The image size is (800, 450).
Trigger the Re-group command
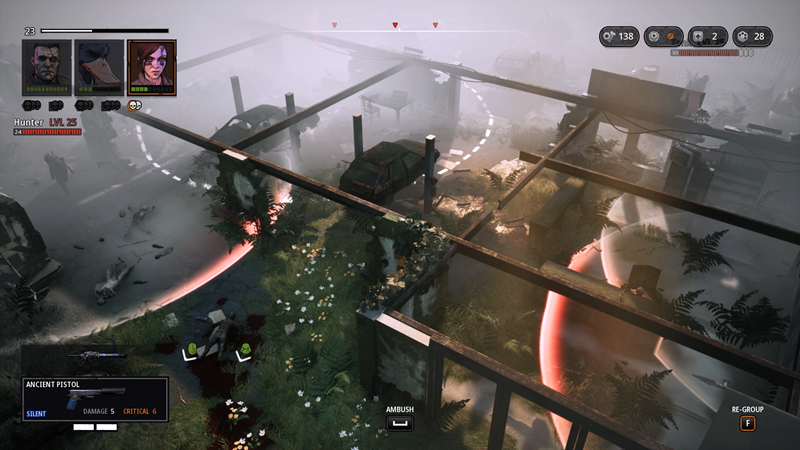747,423
